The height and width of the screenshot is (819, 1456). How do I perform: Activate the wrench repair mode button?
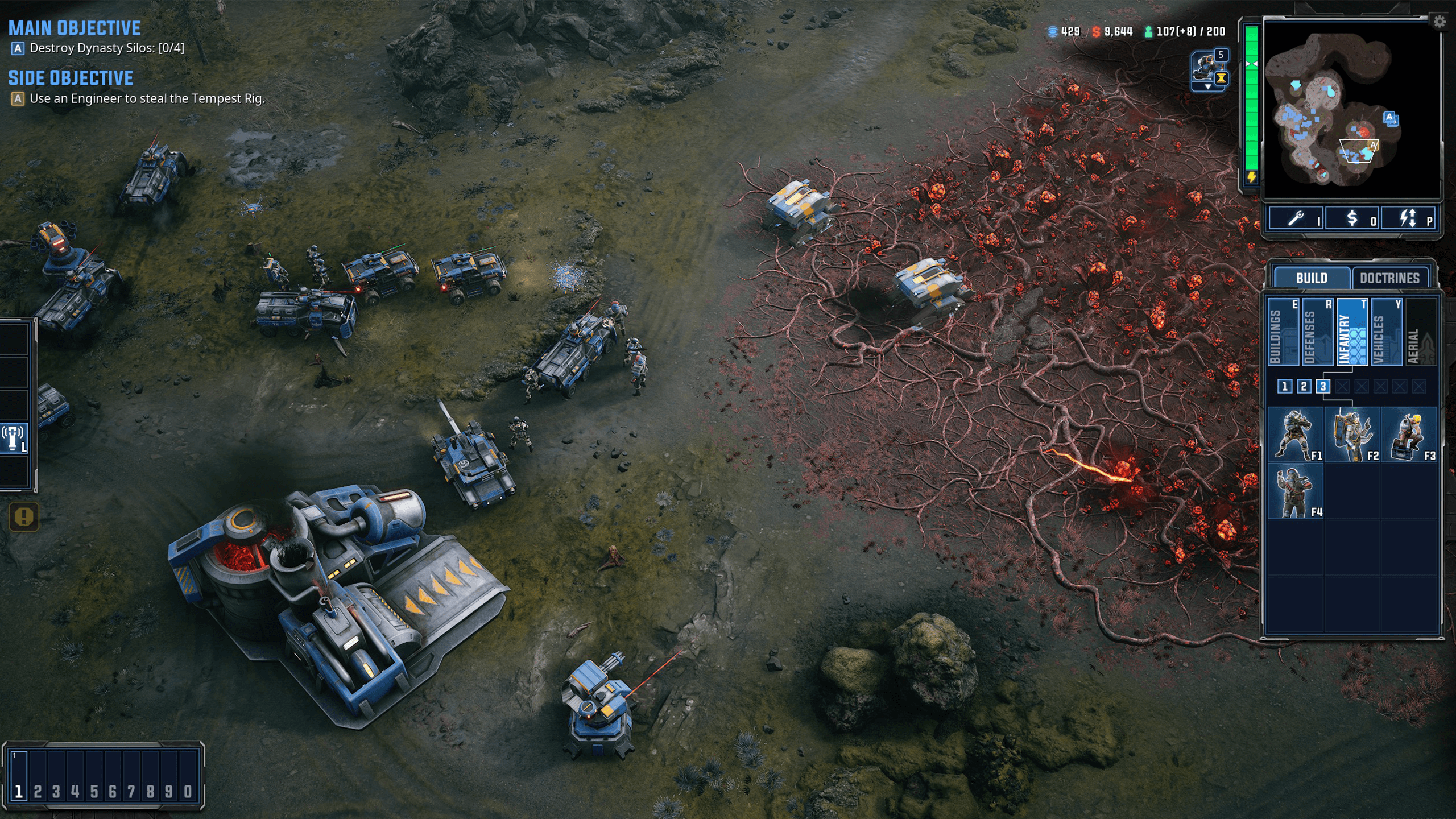point(1297,218)
